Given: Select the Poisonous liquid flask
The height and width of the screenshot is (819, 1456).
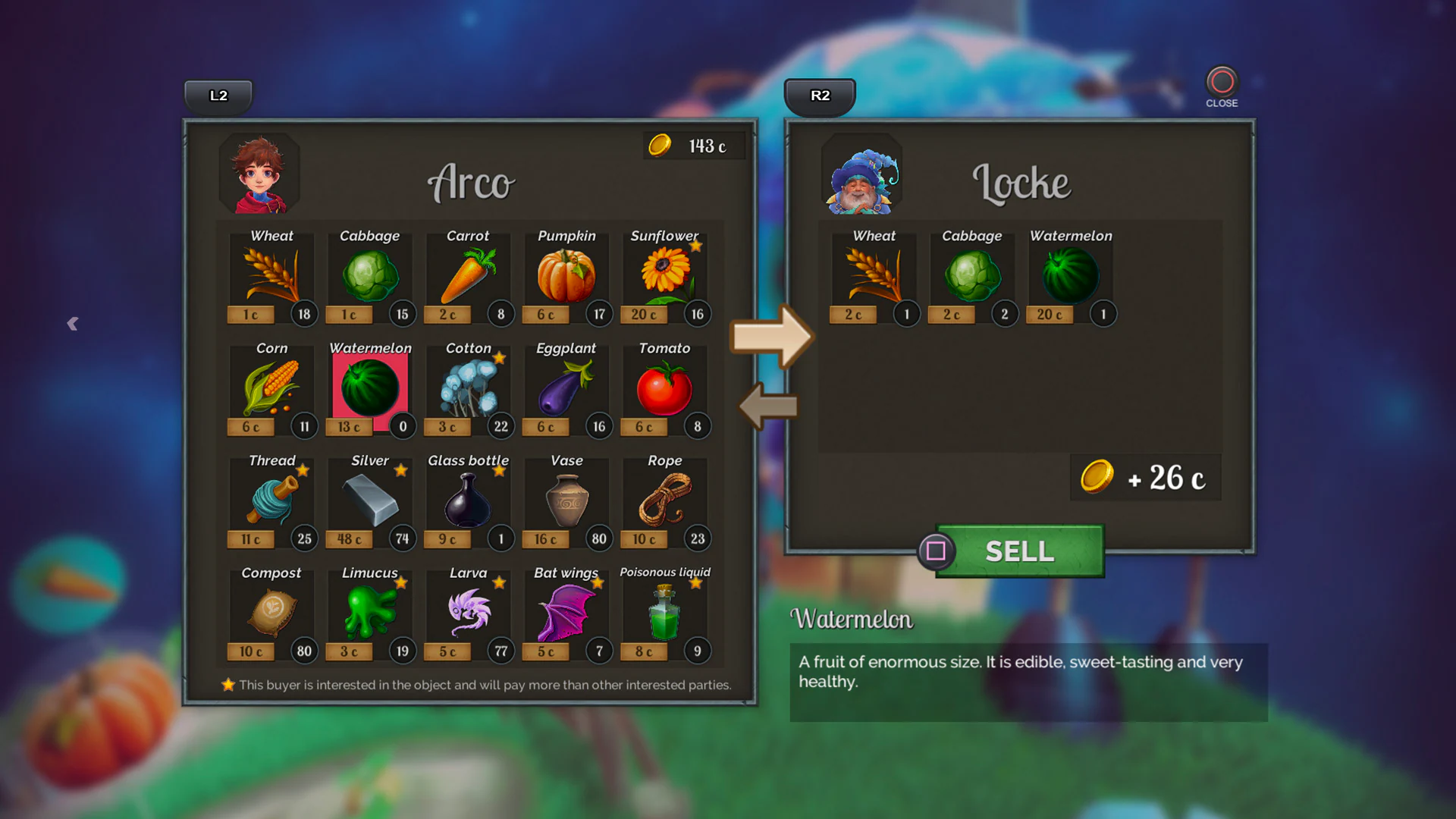Looking at the screenshot, I should coord(664,613).
